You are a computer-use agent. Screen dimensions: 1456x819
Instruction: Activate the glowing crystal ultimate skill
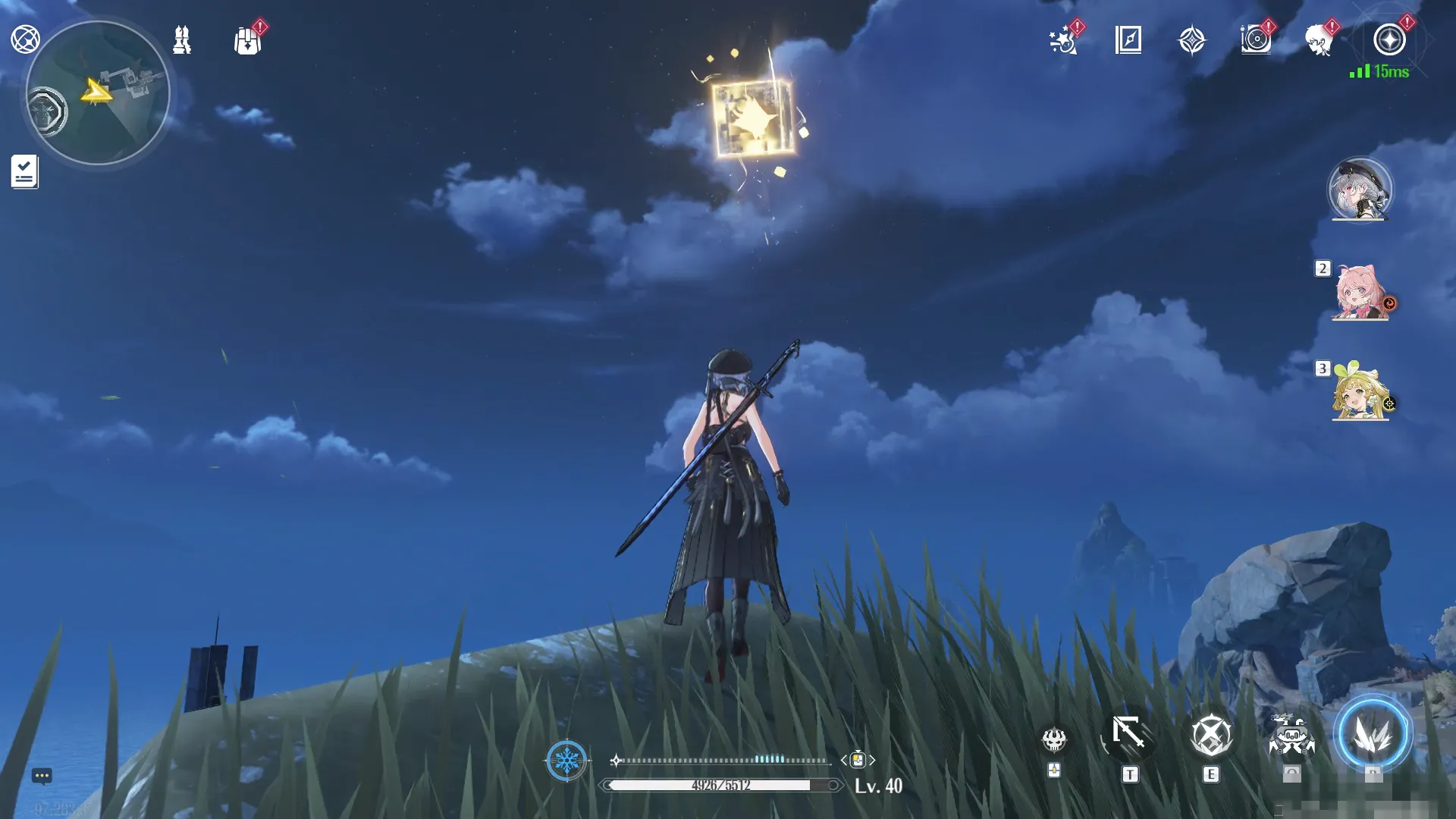1372,735
